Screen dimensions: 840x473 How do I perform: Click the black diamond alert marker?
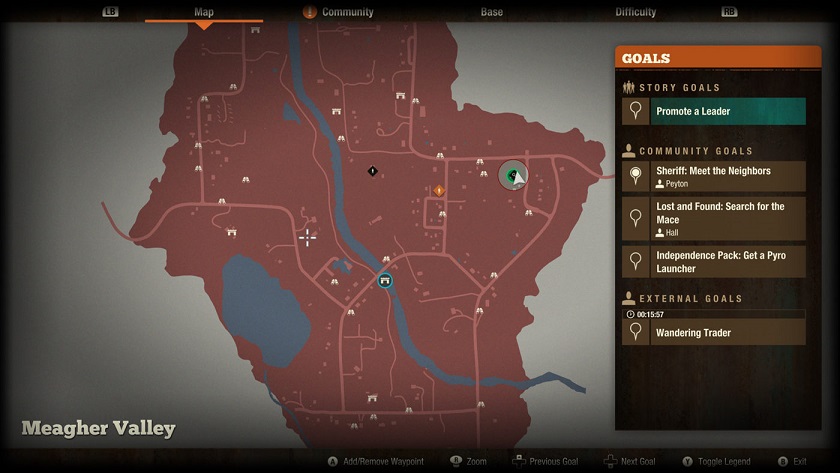tap(373, 171)
